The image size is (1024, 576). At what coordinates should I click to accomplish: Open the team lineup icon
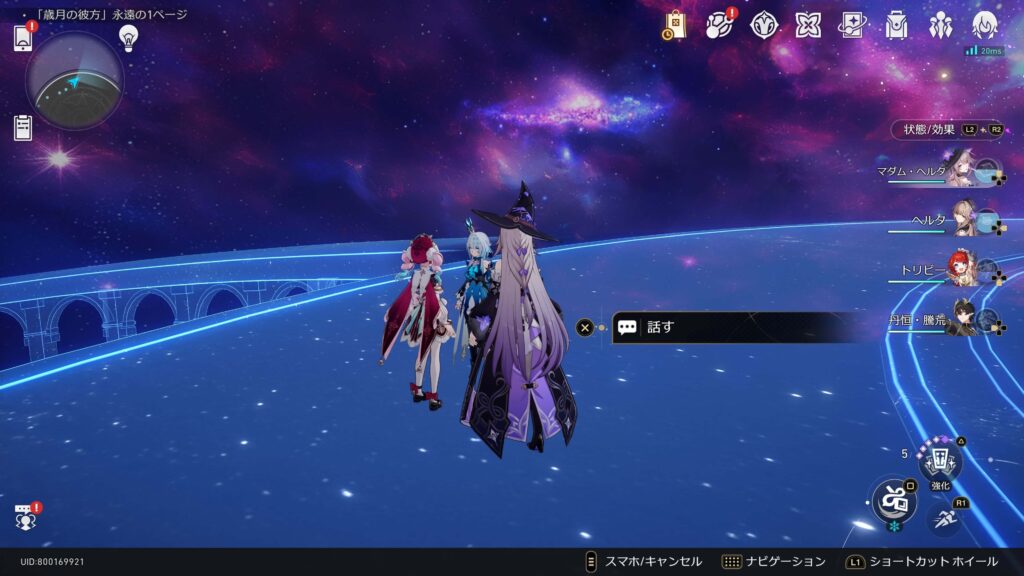pyautogui.click(x=941, y=26)
